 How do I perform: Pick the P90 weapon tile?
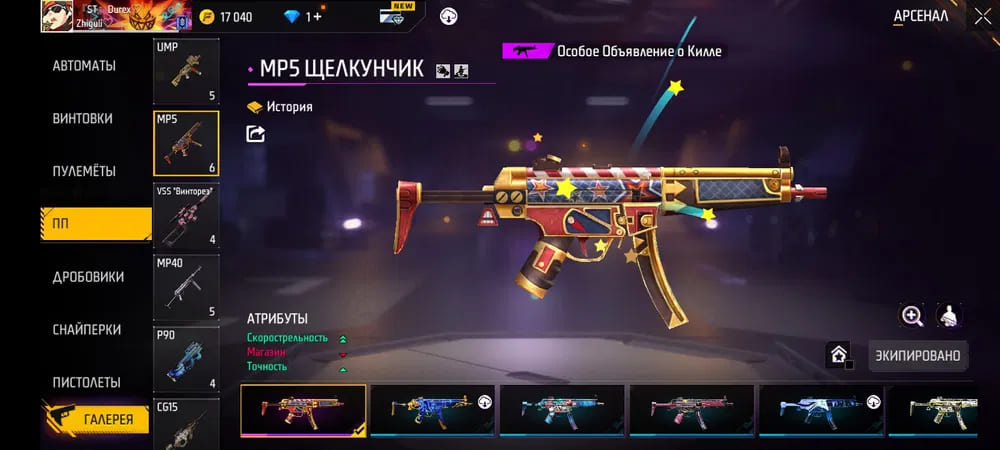pos(186,357)
